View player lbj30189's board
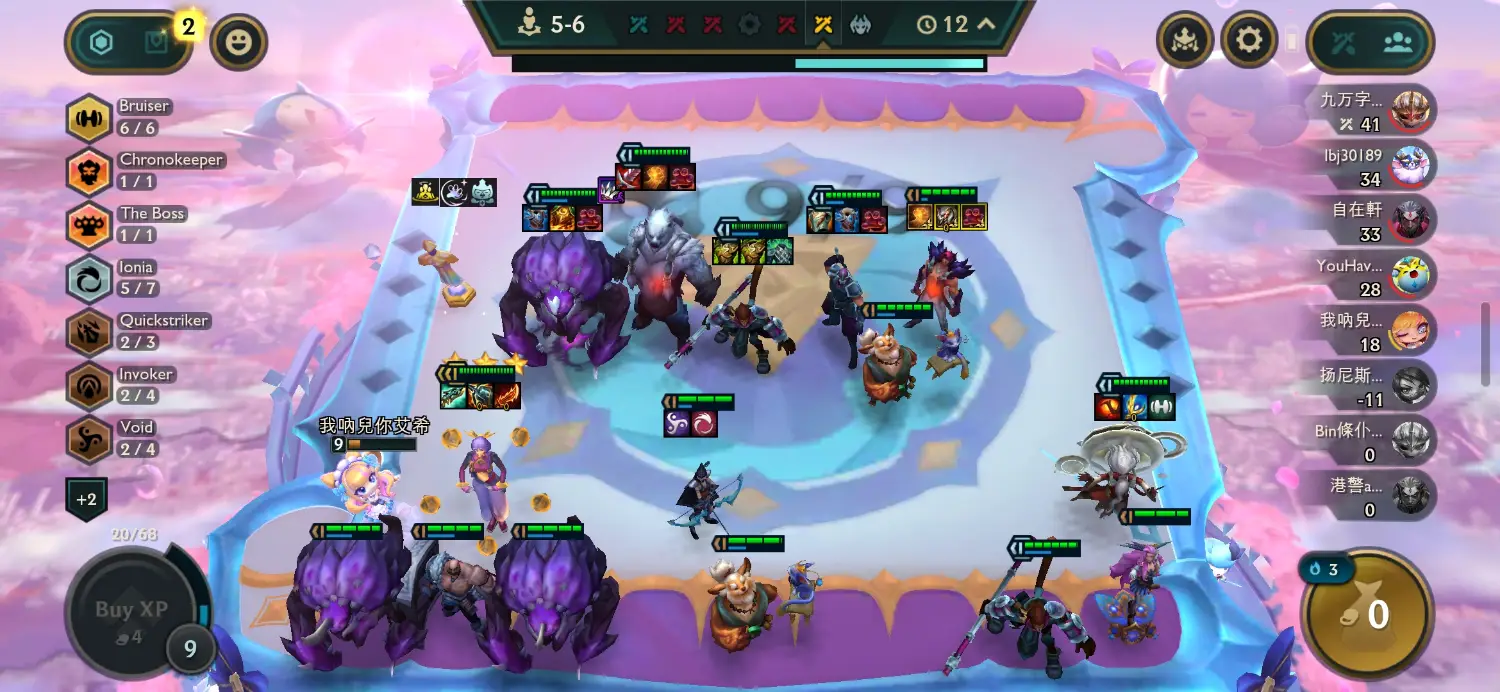 tap(1376, 166)
